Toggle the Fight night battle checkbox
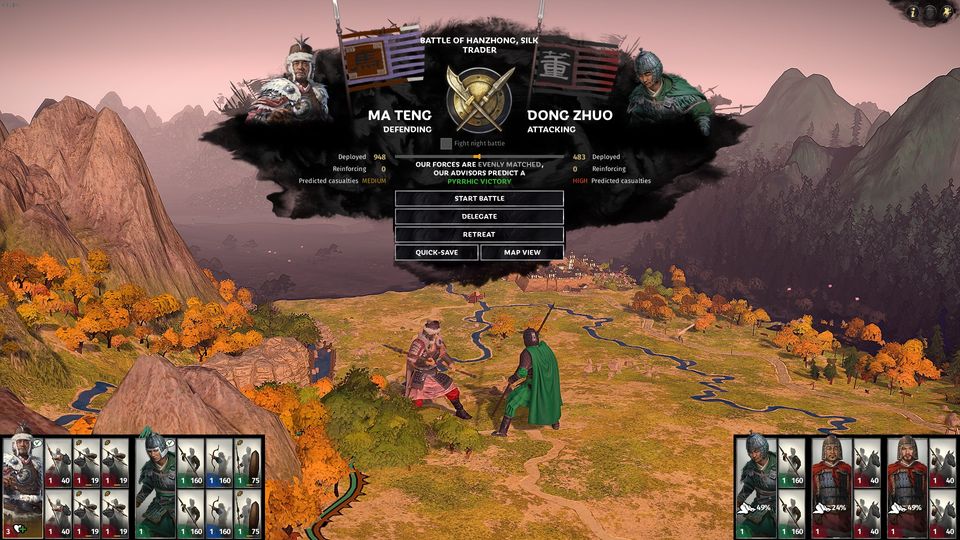The image size is (960, 540). [x=446, y=144]
